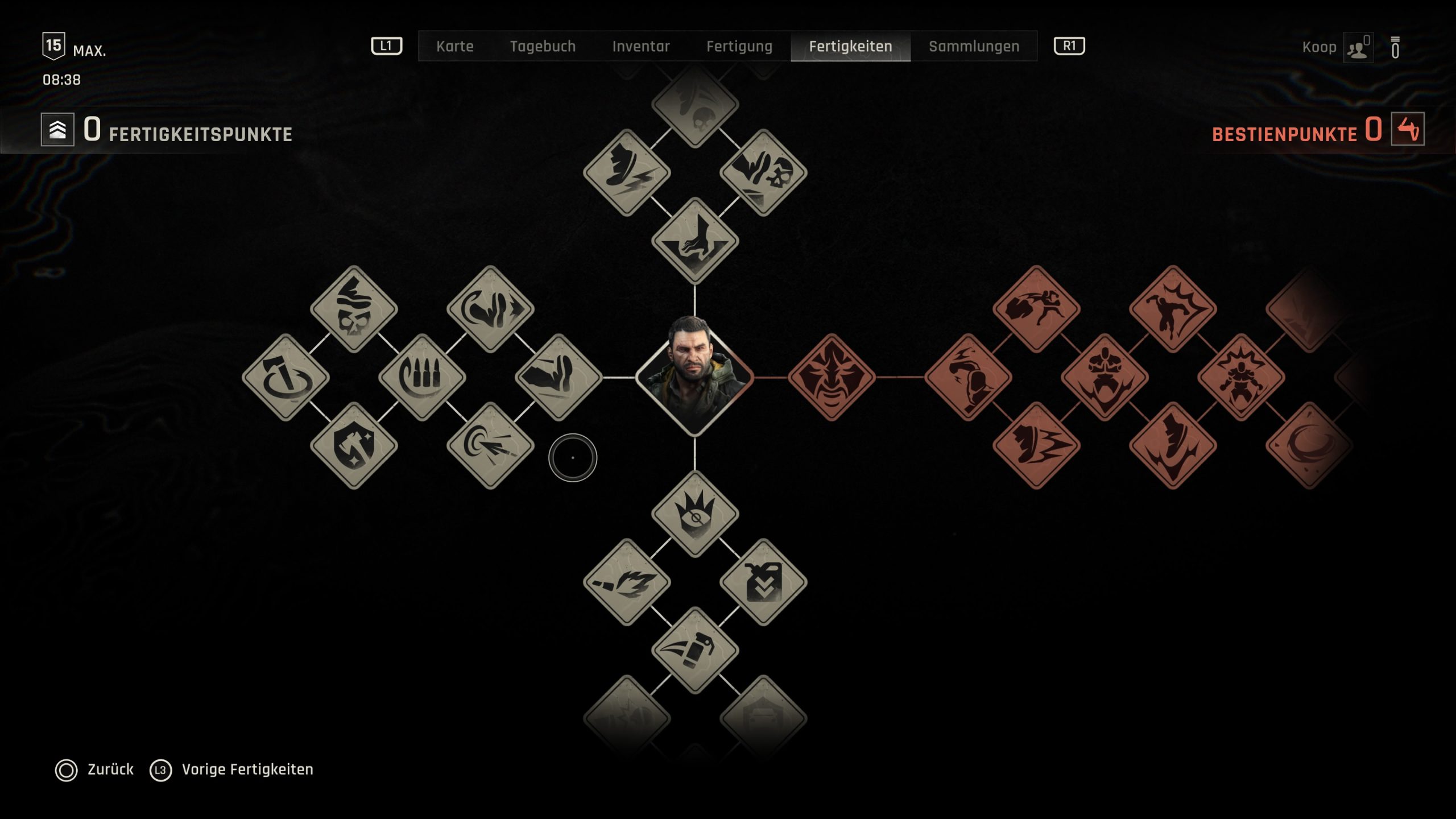Choose the red swirl beast skill
The width and height of the screenshot is (1456, 819).
click(x=1309, y=445)
